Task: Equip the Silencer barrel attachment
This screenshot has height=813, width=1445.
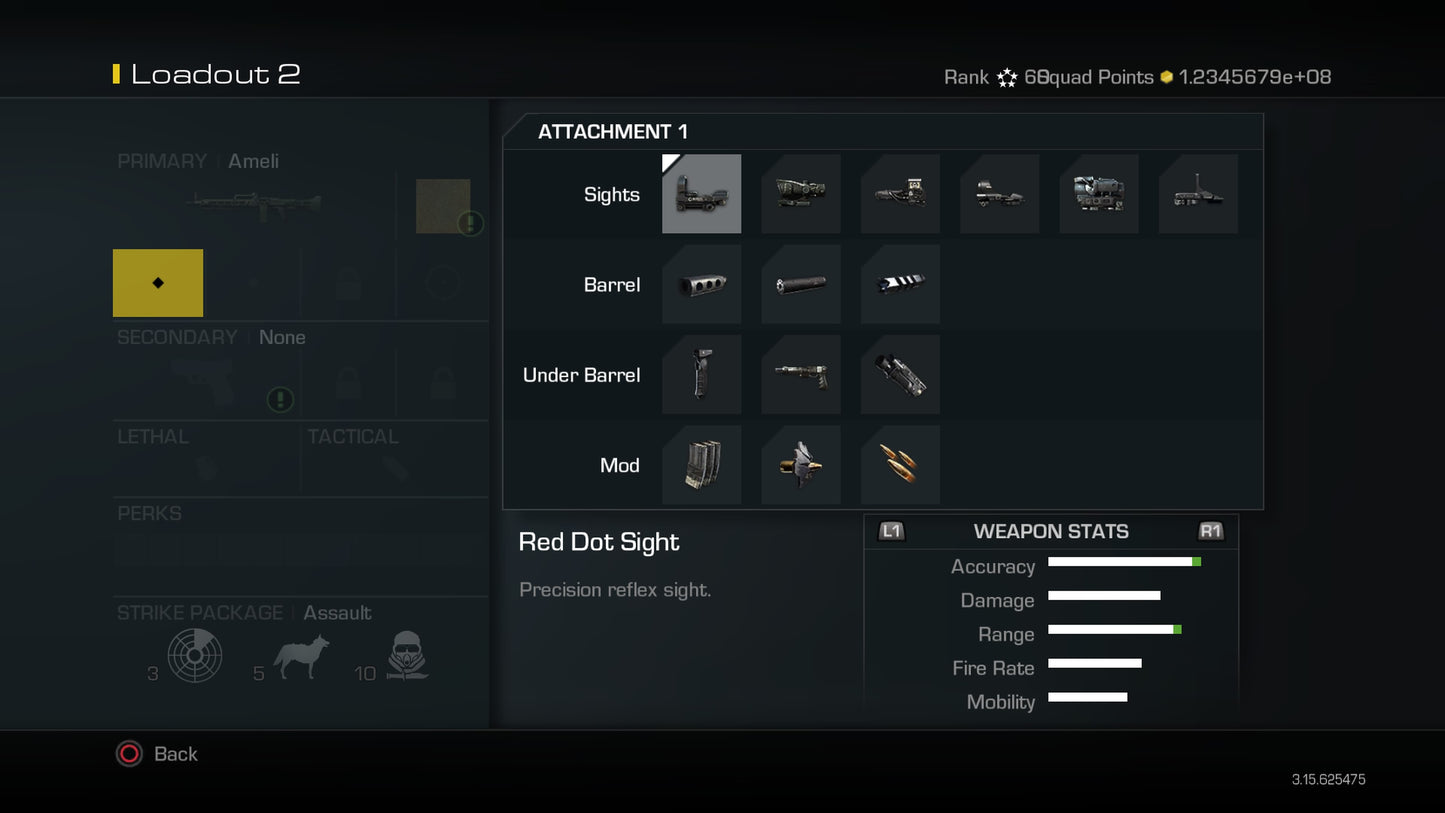Action: [800, 284]
